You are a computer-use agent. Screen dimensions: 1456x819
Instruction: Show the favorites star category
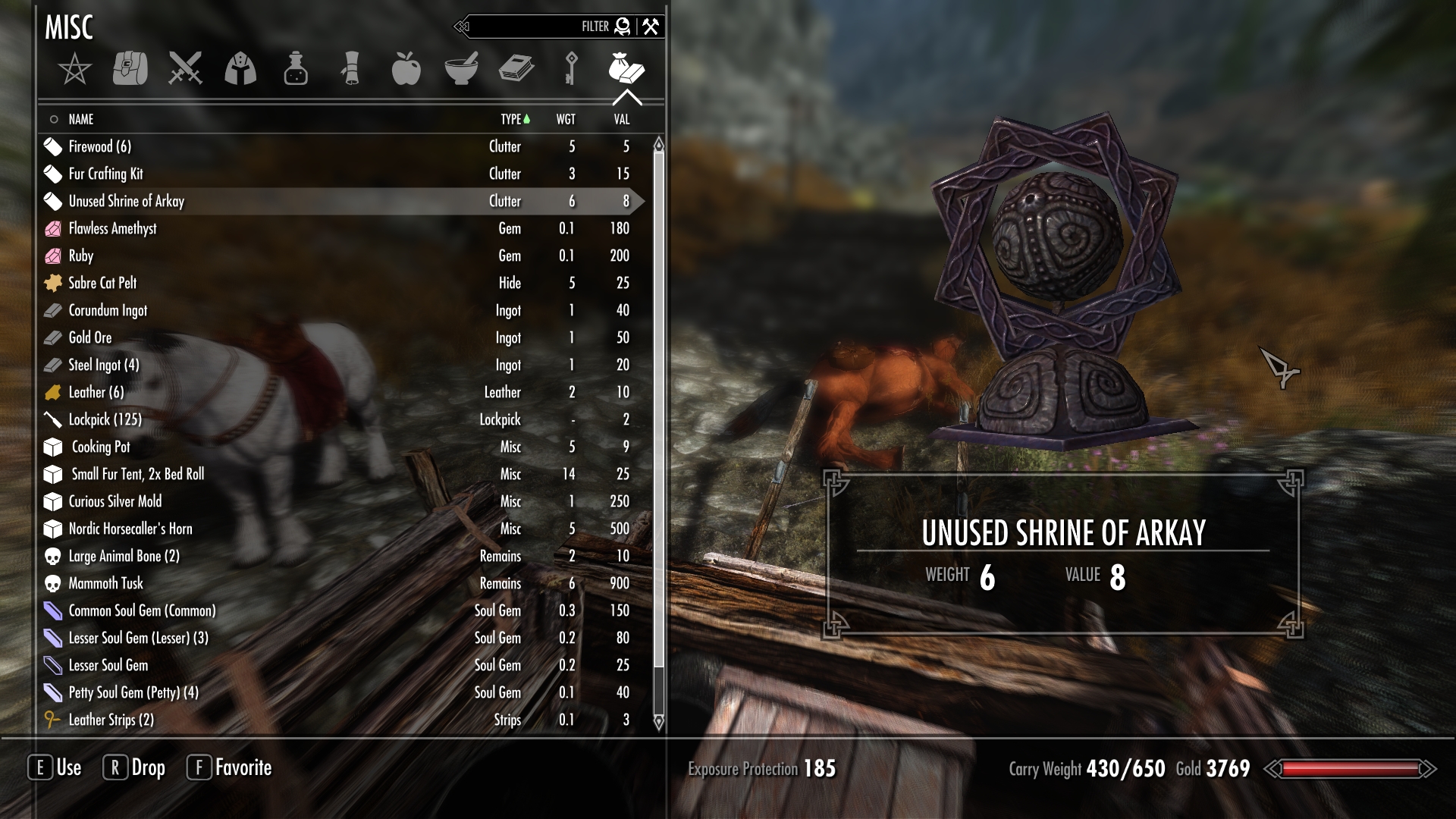pos(74,70)
